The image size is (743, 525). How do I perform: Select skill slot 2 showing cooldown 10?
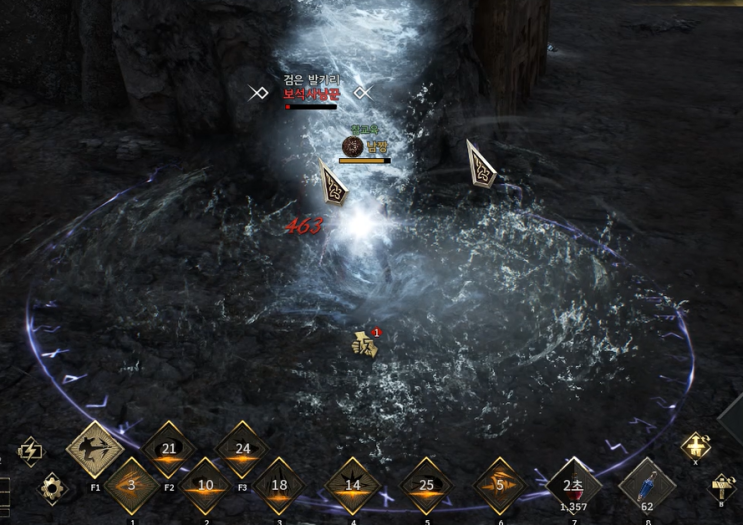[x=205, y=486]
